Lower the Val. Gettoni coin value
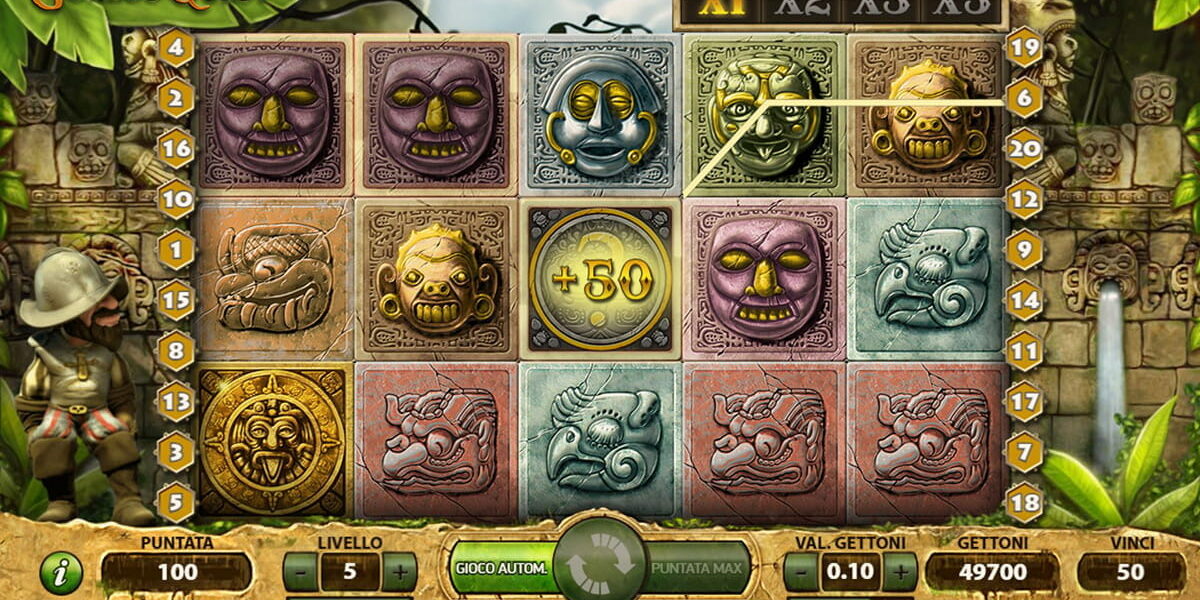The height and width of the screenshot is (600, 1200). pyautogui.click(x=800, y=573)
